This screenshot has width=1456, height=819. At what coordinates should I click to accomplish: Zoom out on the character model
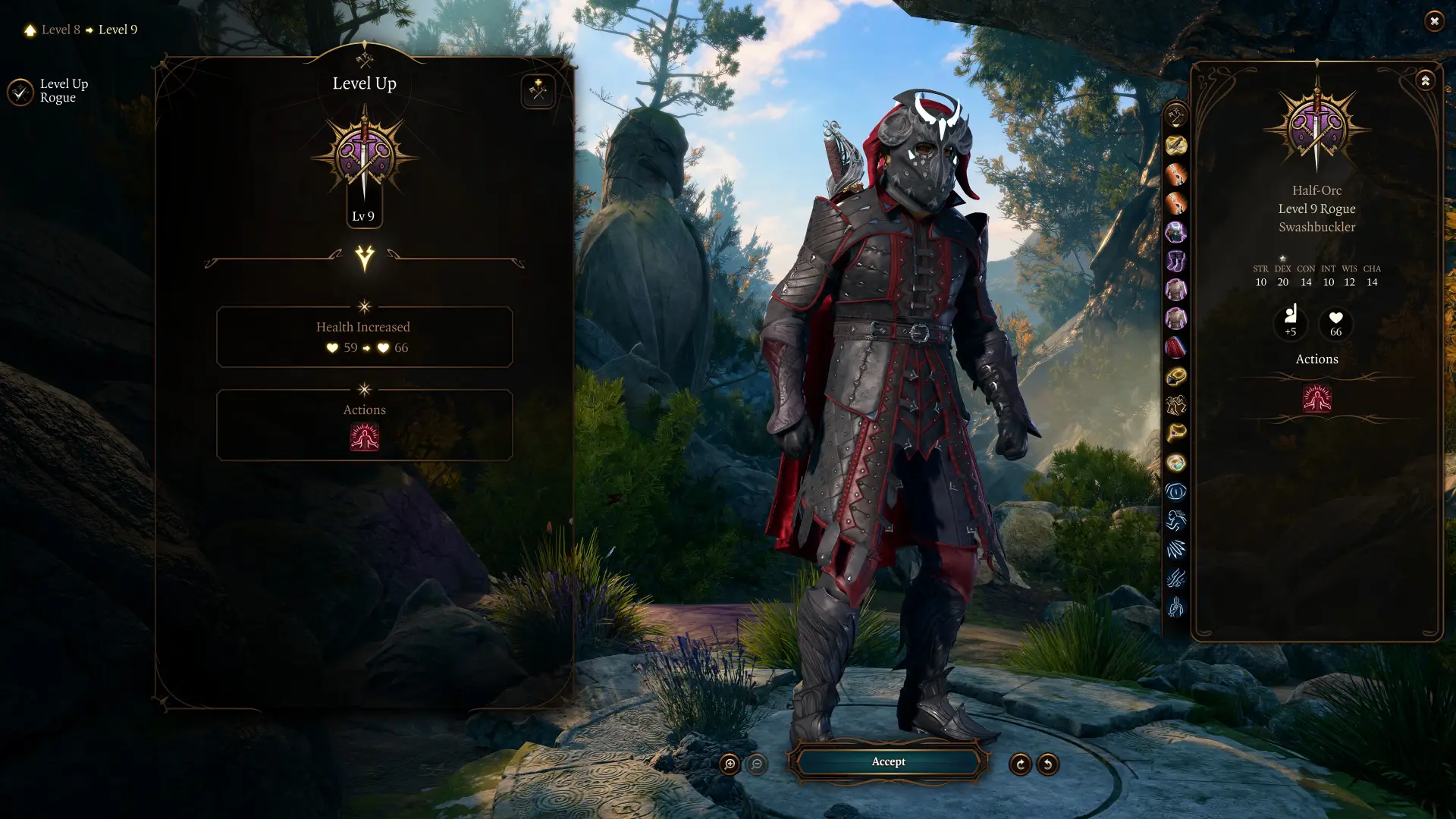click(757, 764)
